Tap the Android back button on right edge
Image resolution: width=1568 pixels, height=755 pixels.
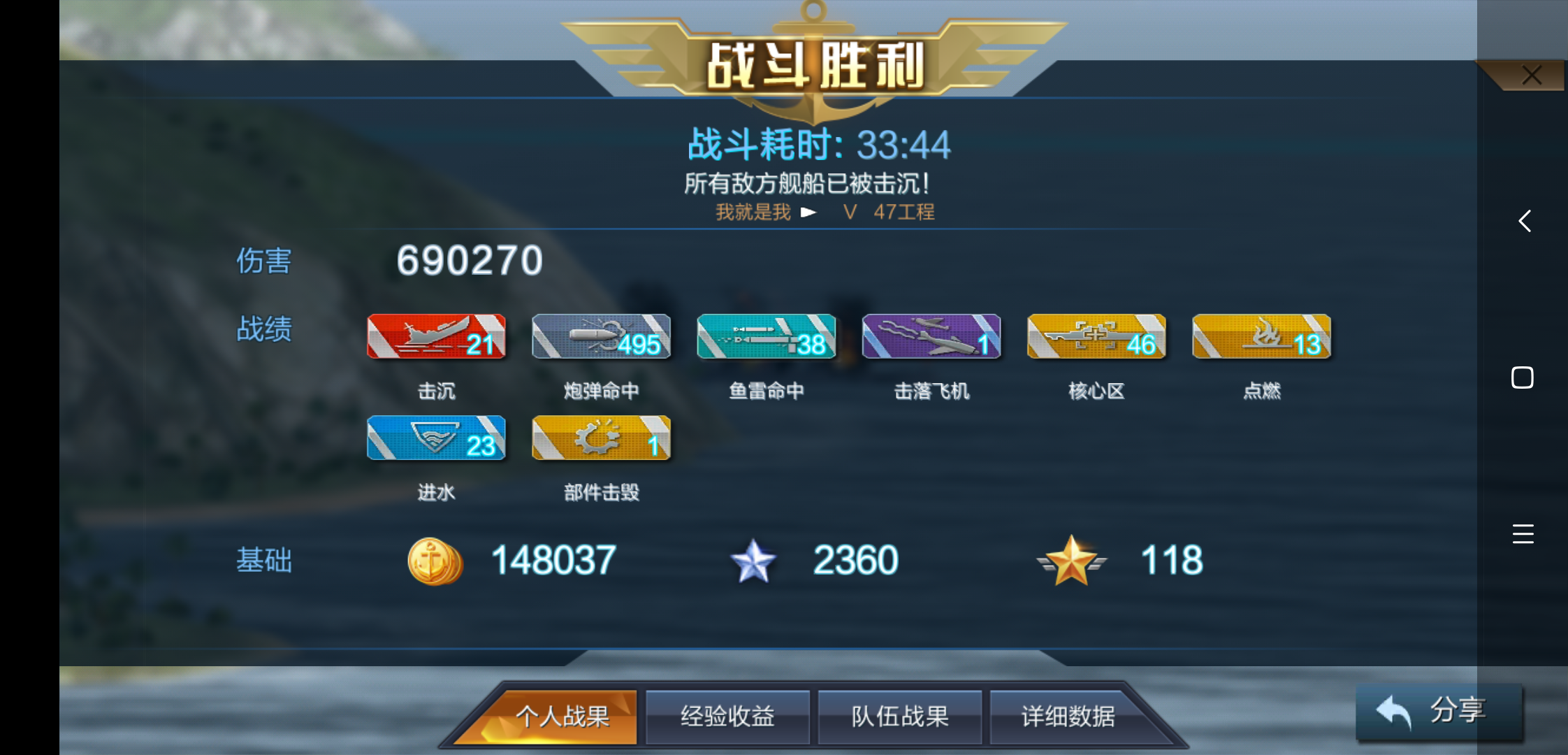pyautogui.click(x=1524, y=221)
